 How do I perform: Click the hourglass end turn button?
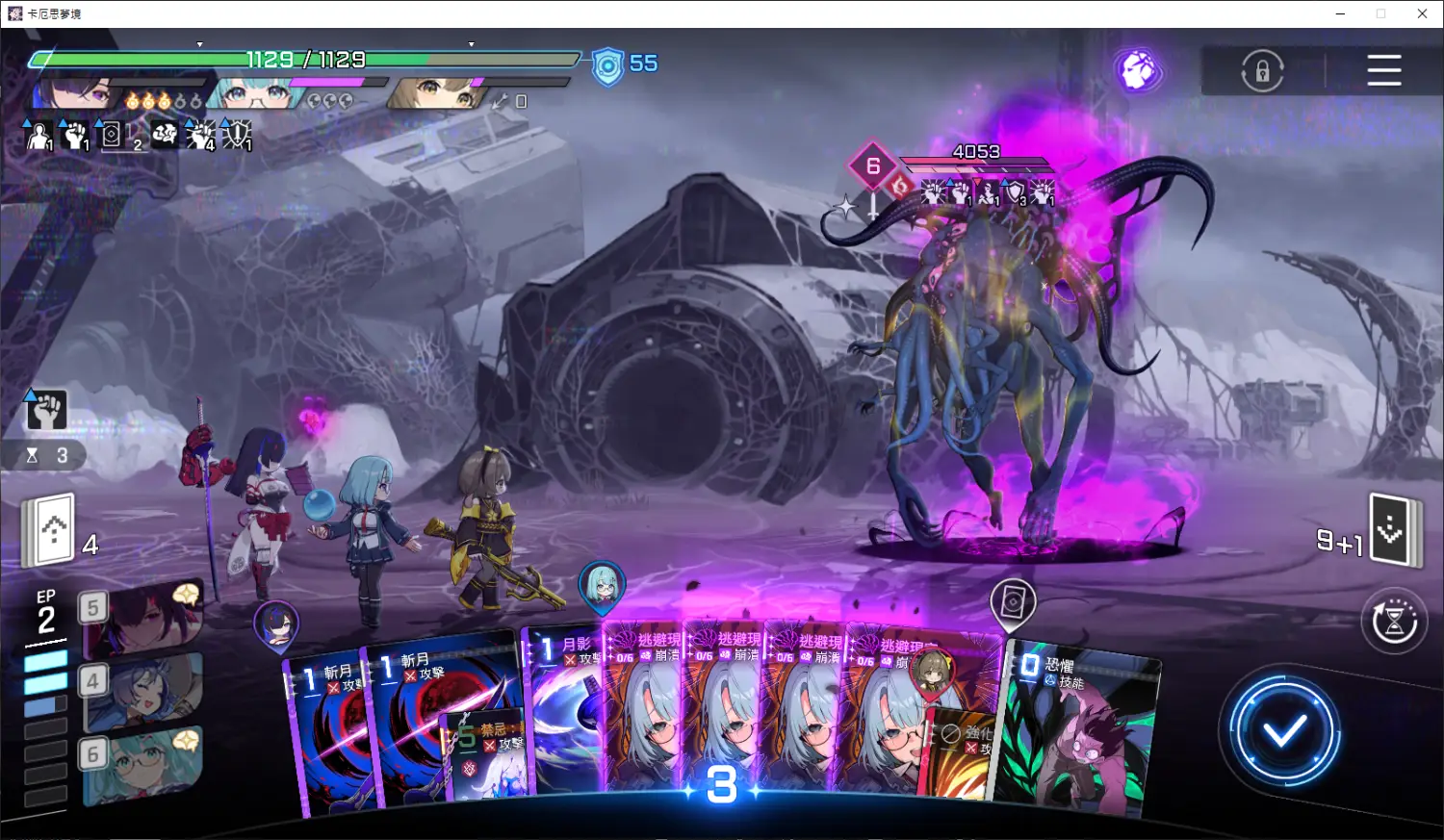(1394, 621)
